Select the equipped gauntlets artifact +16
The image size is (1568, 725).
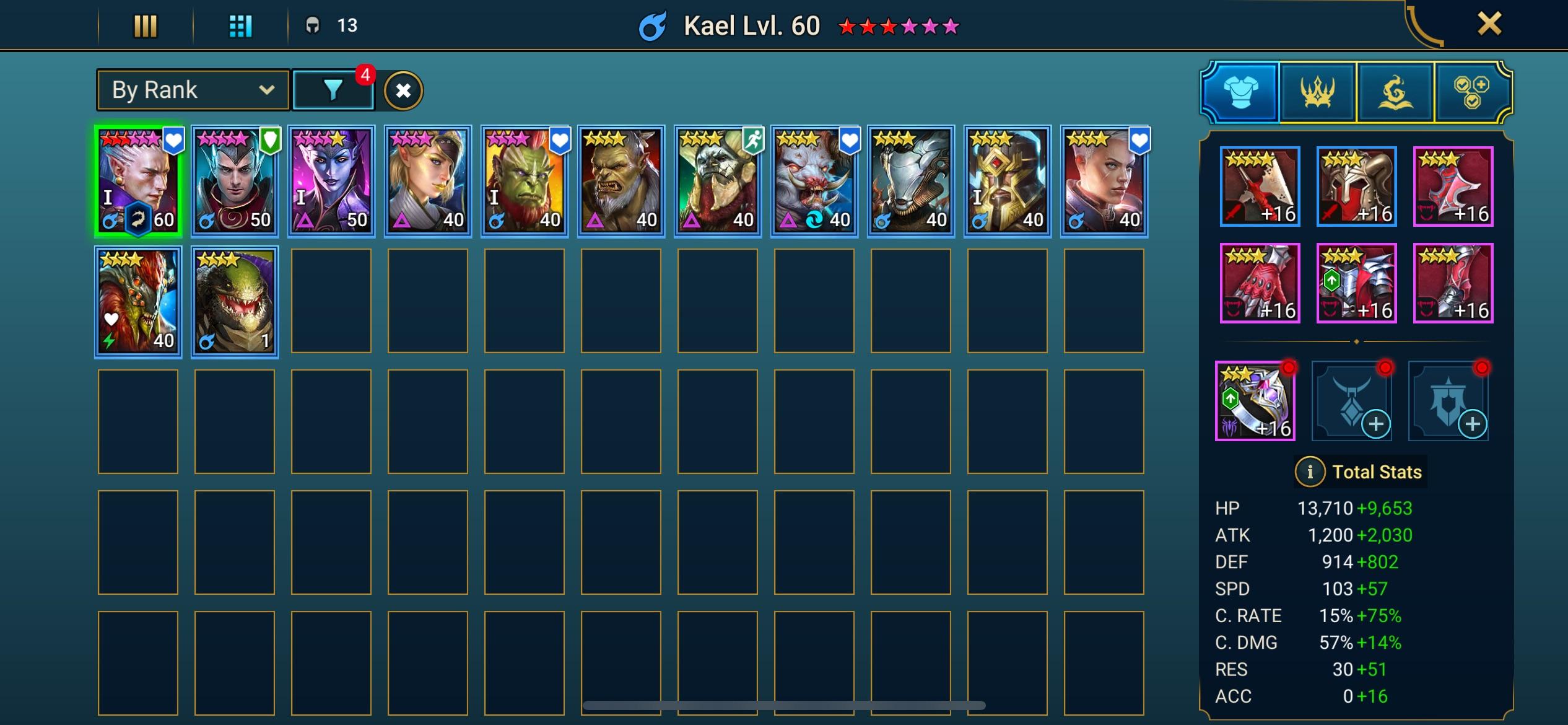click(x=1259, y=282)
